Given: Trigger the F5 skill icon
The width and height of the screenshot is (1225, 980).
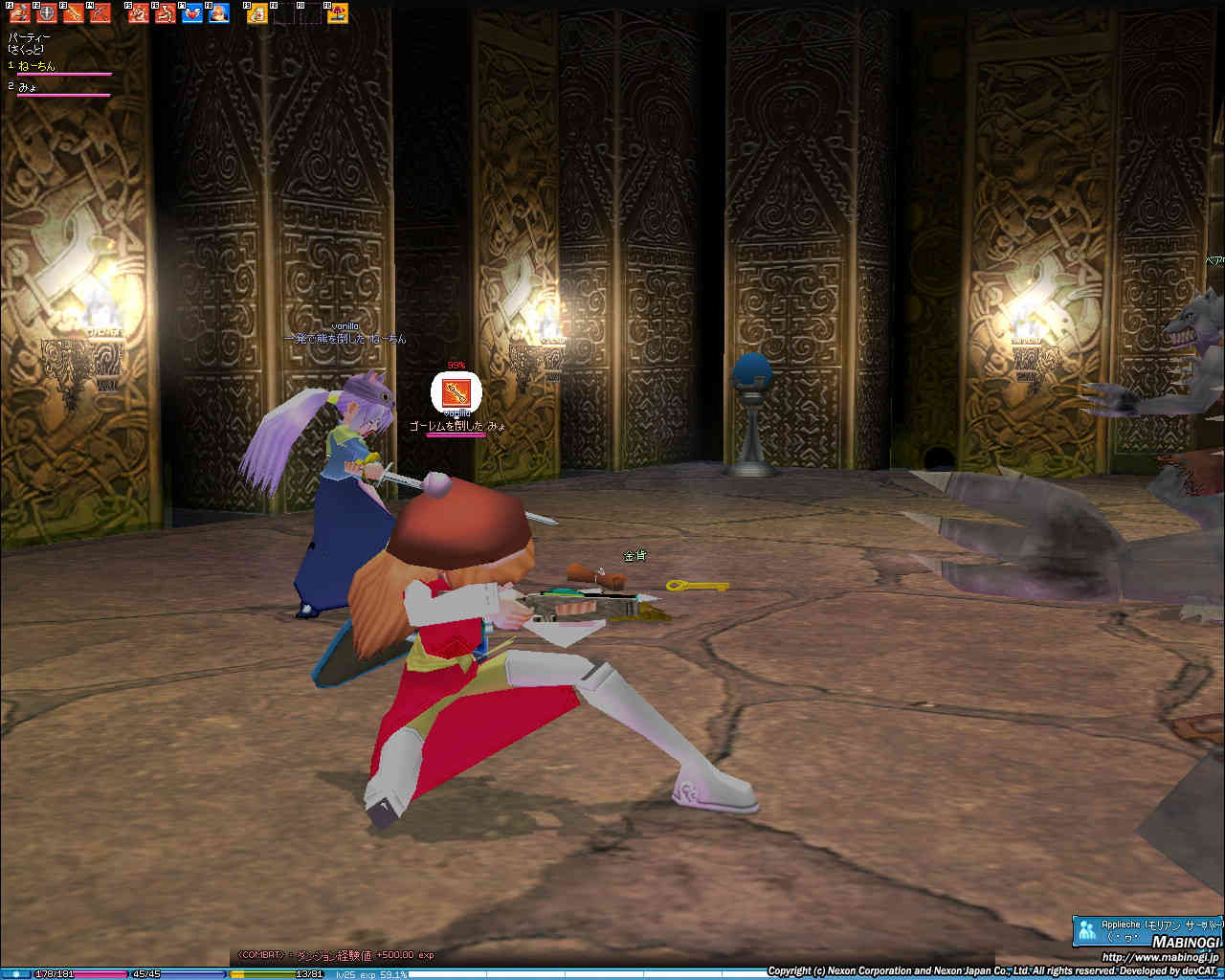Looking at the screenshot, I should point(138,13).
